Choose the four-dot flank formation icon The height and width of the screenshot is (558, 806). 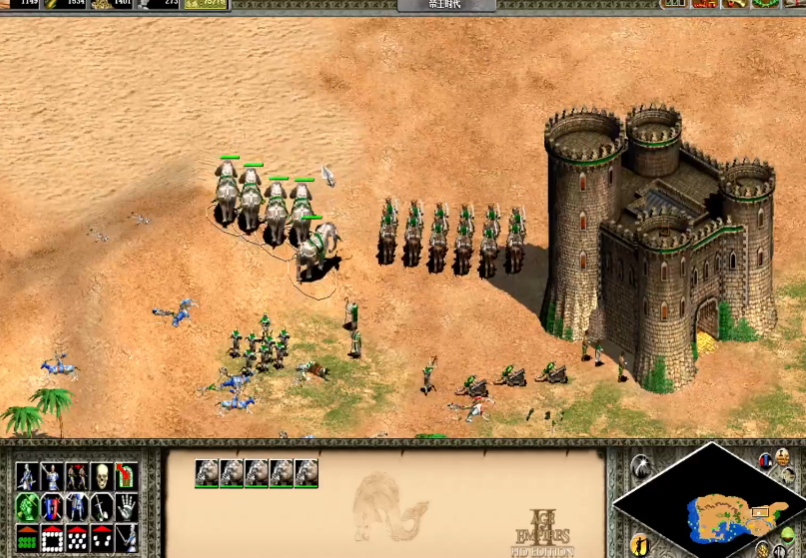click(x=102, y=538)
